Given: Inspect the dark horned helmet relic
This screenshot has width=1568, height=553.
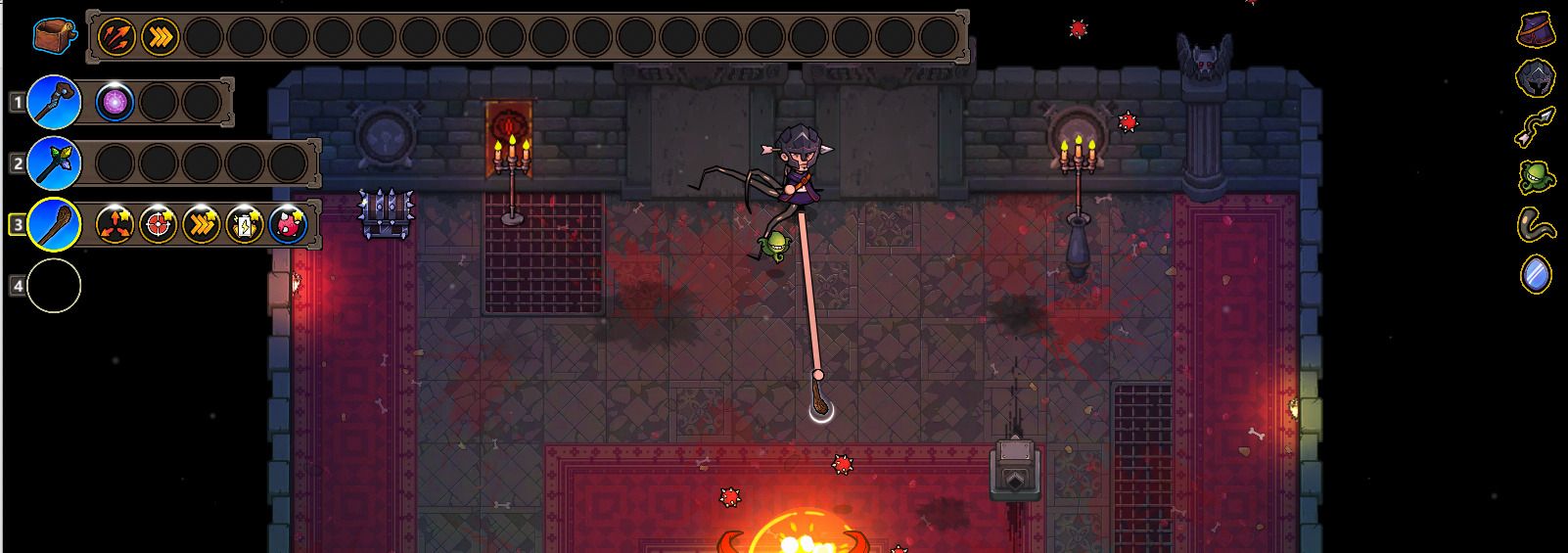Looking at the screenshot, I should [1536, 78].
